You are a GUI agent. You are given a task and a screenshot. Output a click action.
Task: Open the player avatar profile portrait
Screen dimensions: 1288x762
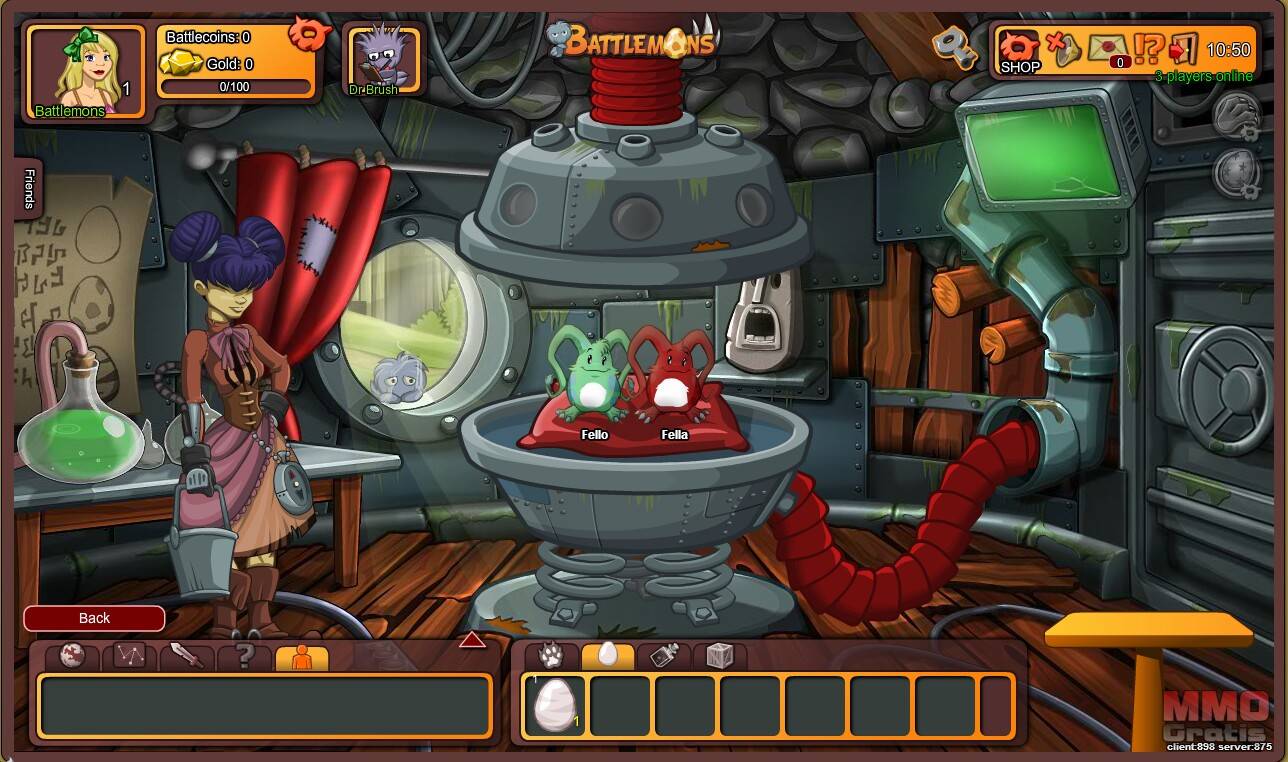(x=85, y=71)
